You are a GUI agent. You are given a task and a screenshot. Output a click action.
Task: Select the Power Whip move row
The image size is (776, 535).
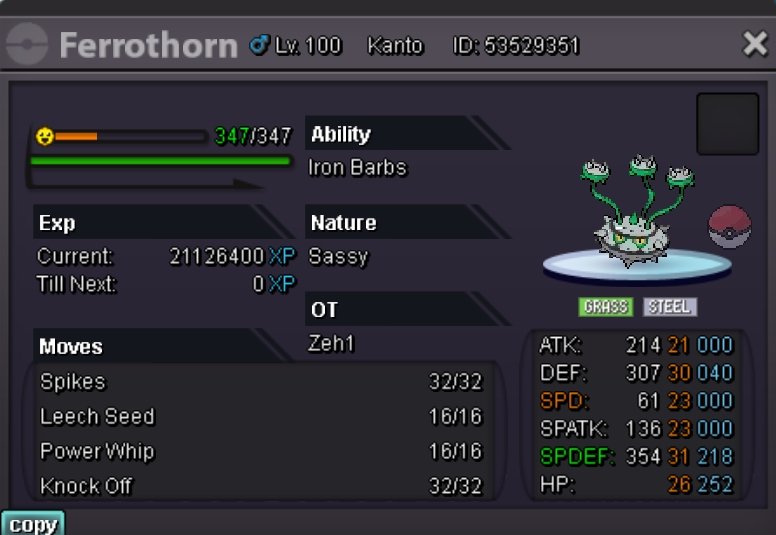pyautogui.click(x=262, y=452)
